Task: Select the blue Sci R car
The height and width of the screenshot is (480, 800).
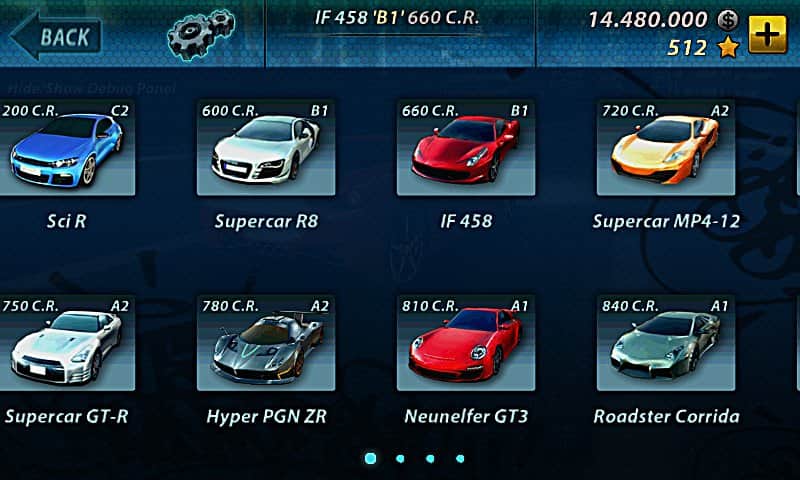Action: tap(66, 148)
